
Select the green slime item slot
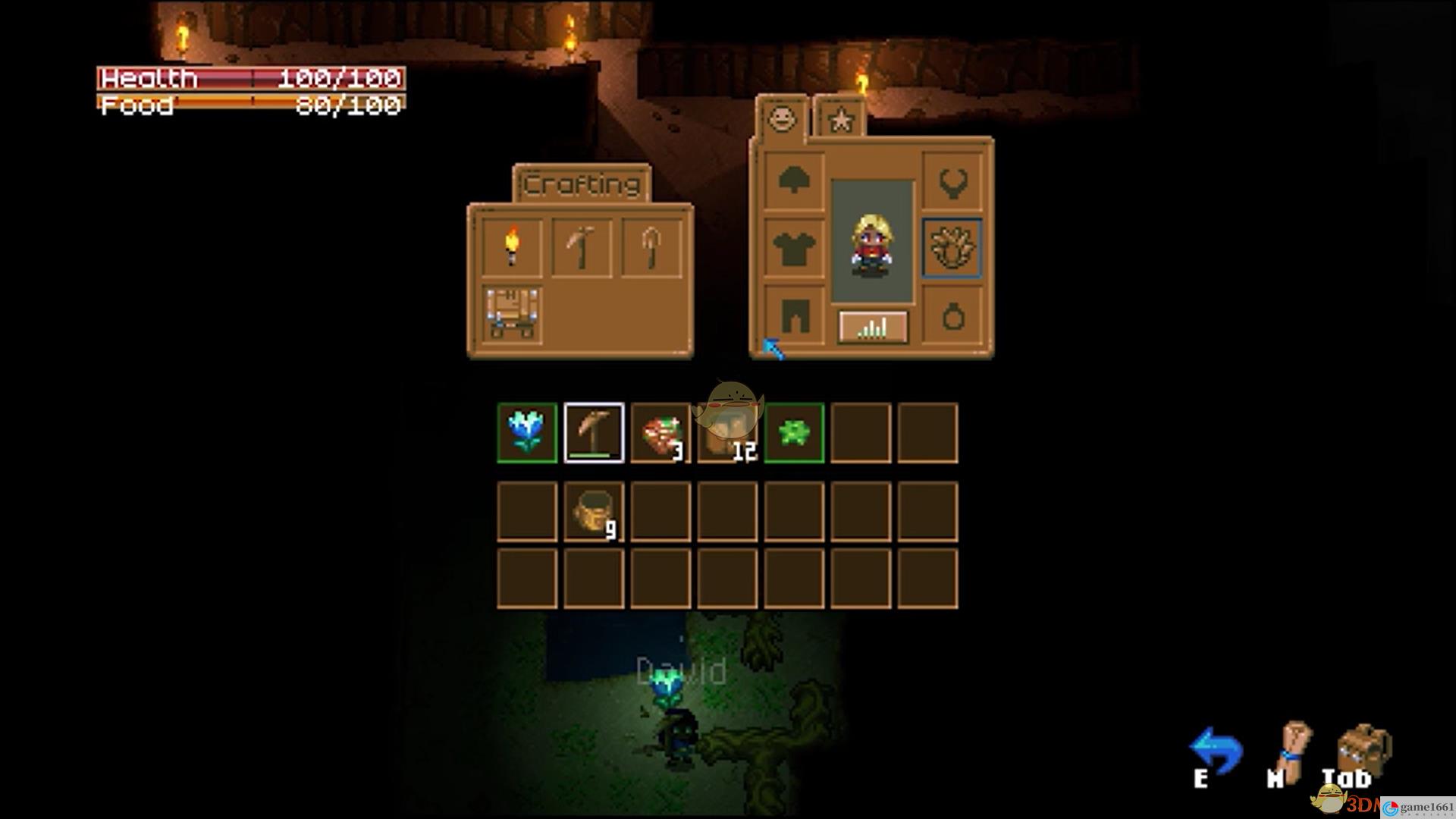tap(794, 432)
